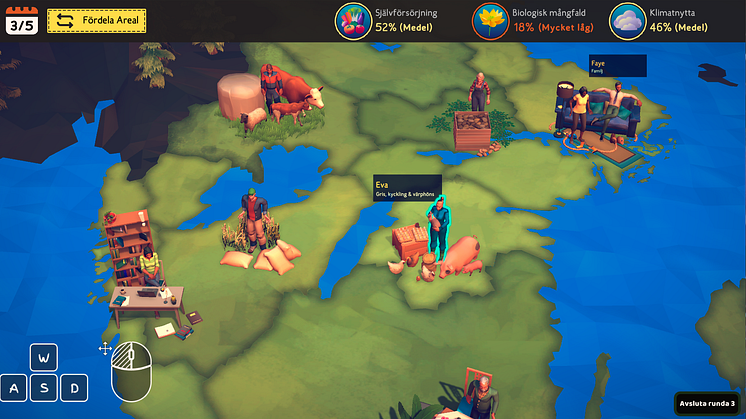Screen dimensions: 746x419
Task: Open the Fördela Areal button
Action: coord(97,20)
